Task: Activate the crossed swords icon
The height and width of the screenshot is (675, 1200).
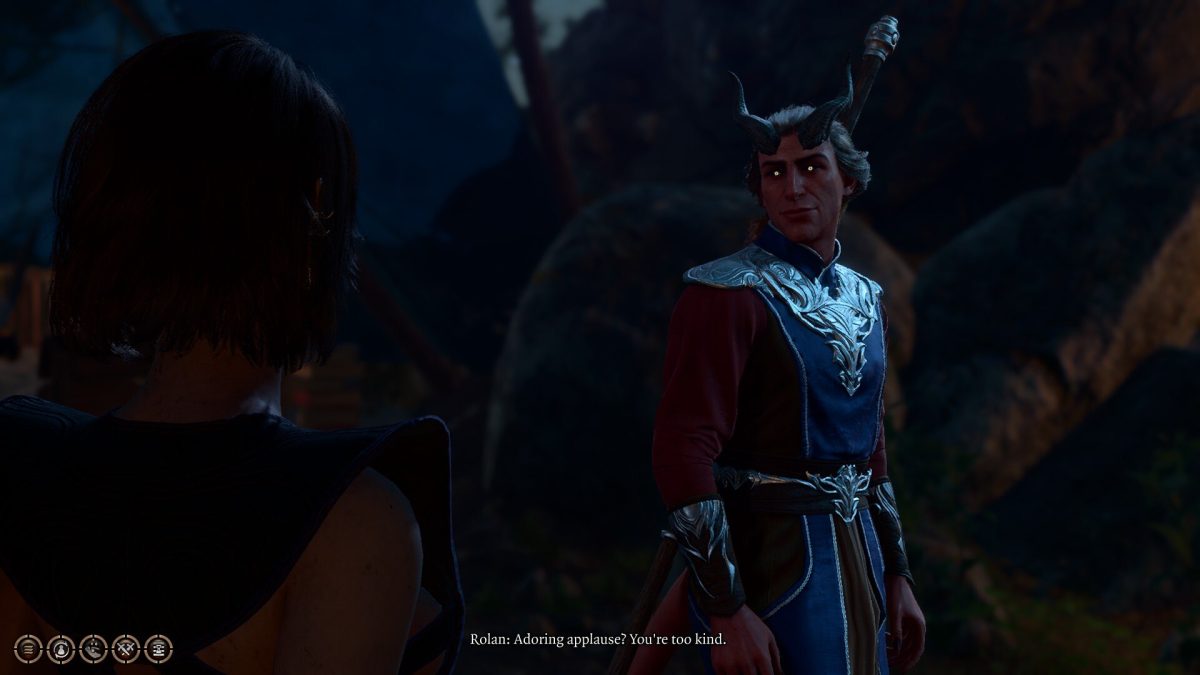Action: 126,648
